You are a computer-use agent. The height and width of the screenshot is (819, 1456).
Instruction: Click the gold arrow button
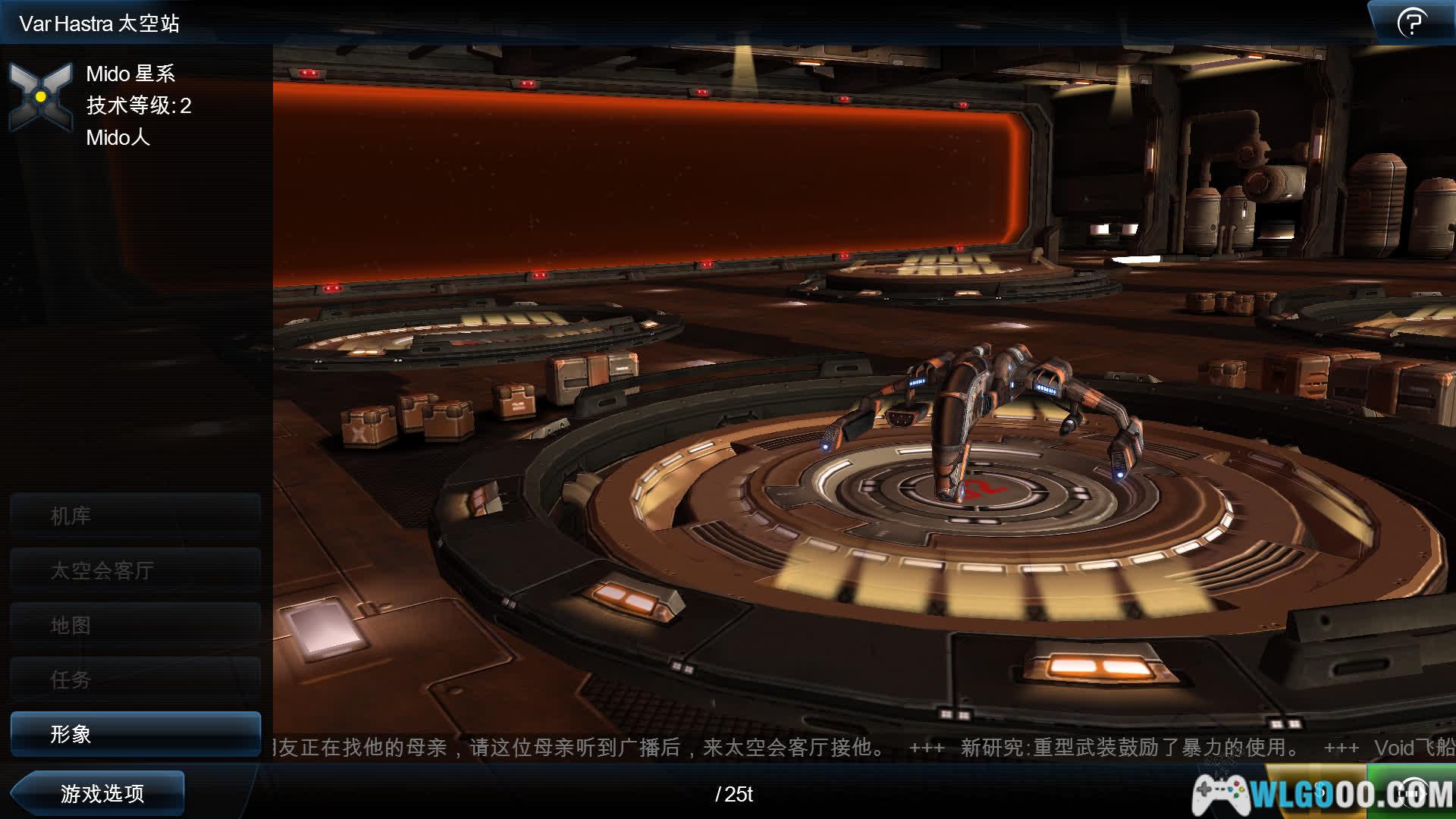point(1321,793)
